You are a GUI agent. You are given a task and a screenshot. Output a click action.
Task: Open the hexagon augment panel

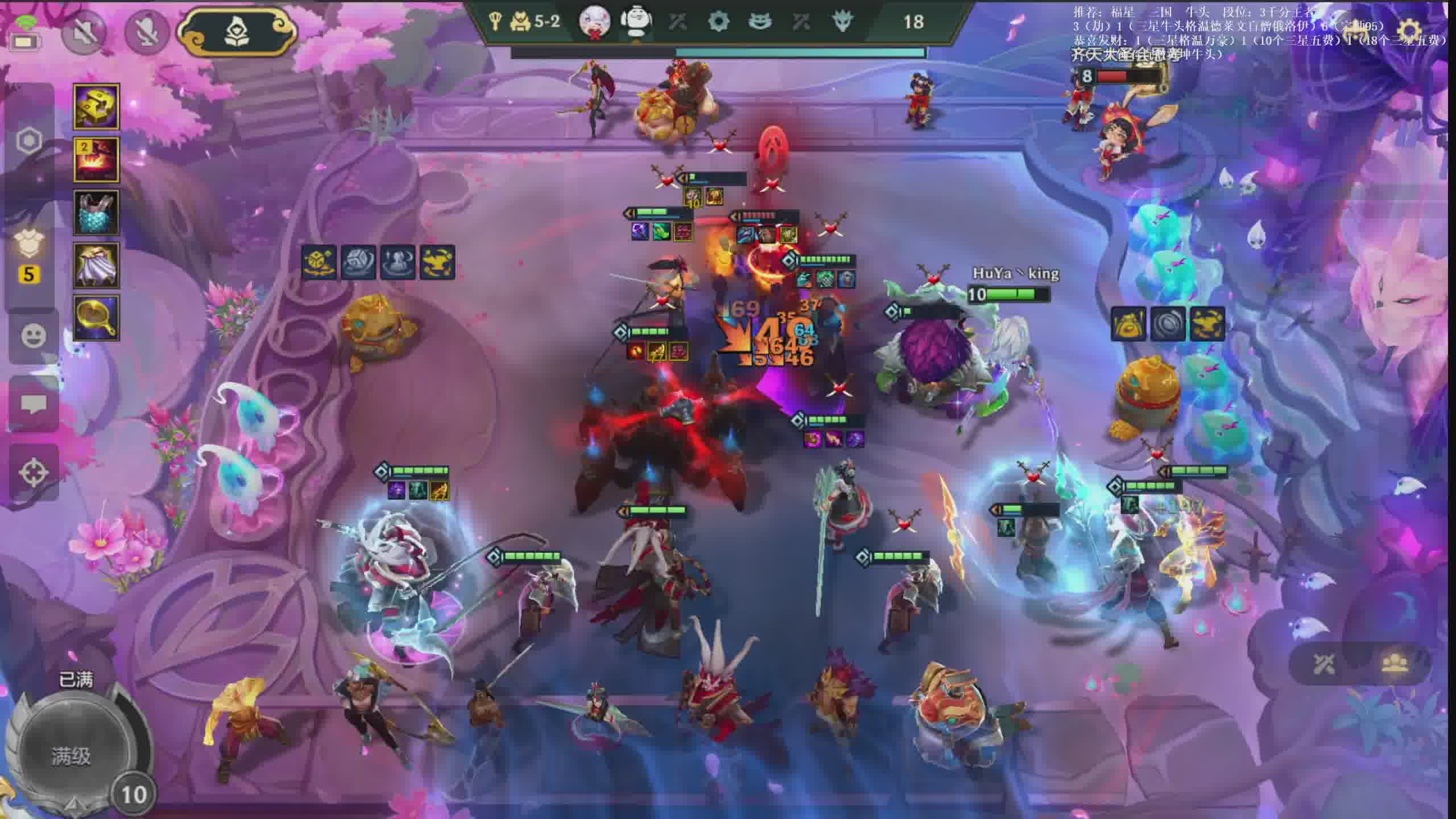(29, 140)
